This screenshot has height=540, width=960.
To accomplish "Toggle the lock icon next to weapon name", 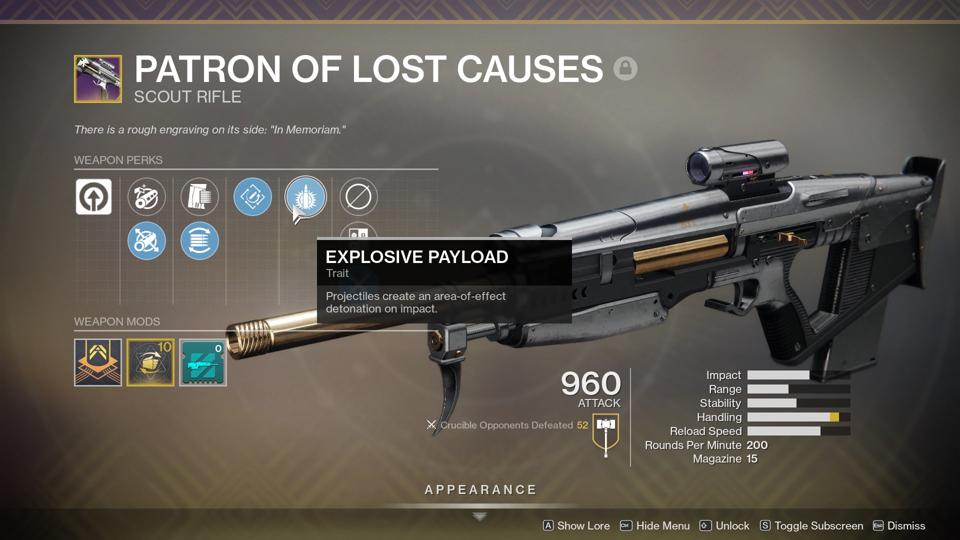I will tap(626, 69).
